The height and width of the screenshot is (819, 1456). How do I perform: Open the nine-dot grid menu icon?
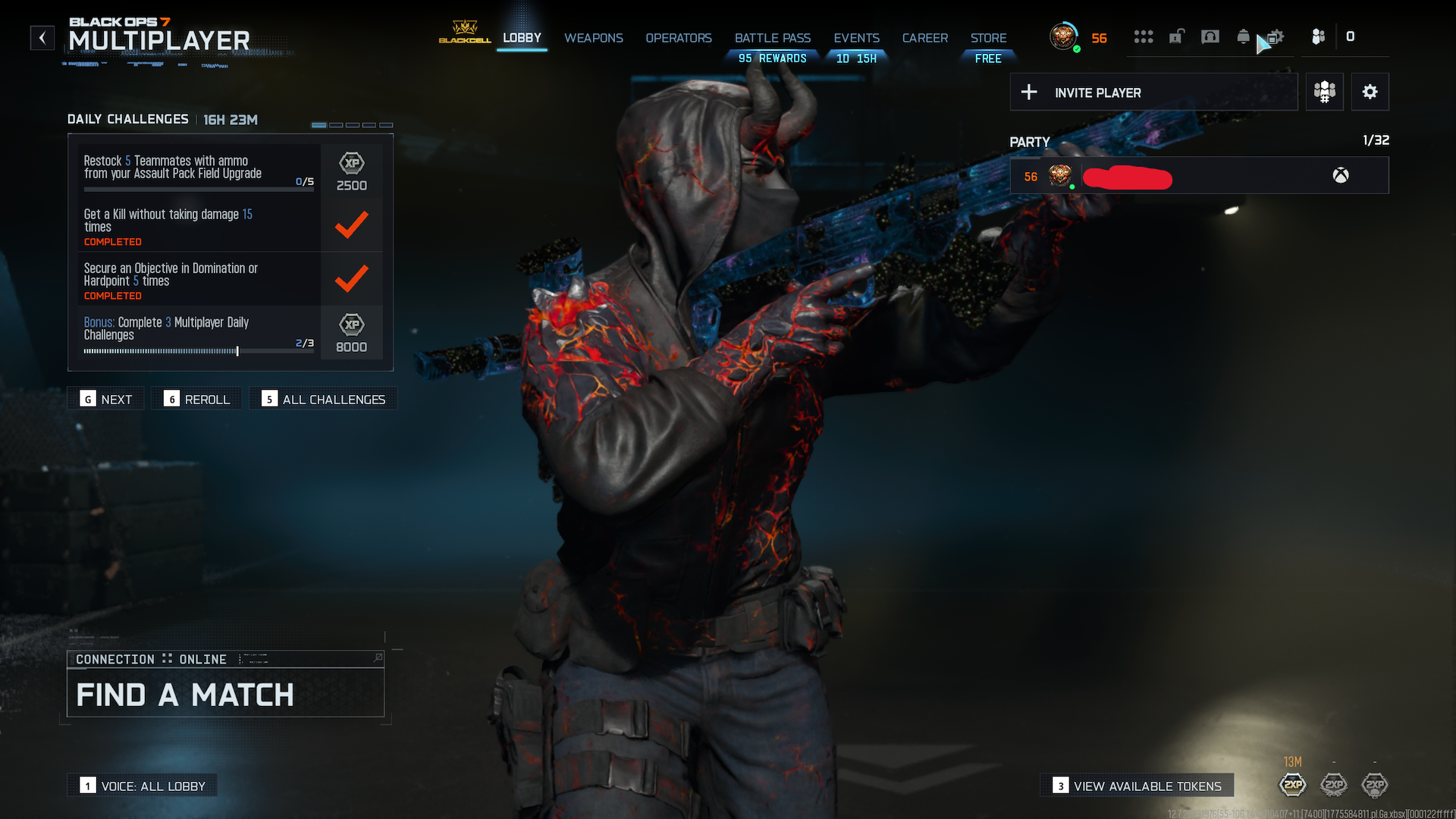pos(1143,36)
